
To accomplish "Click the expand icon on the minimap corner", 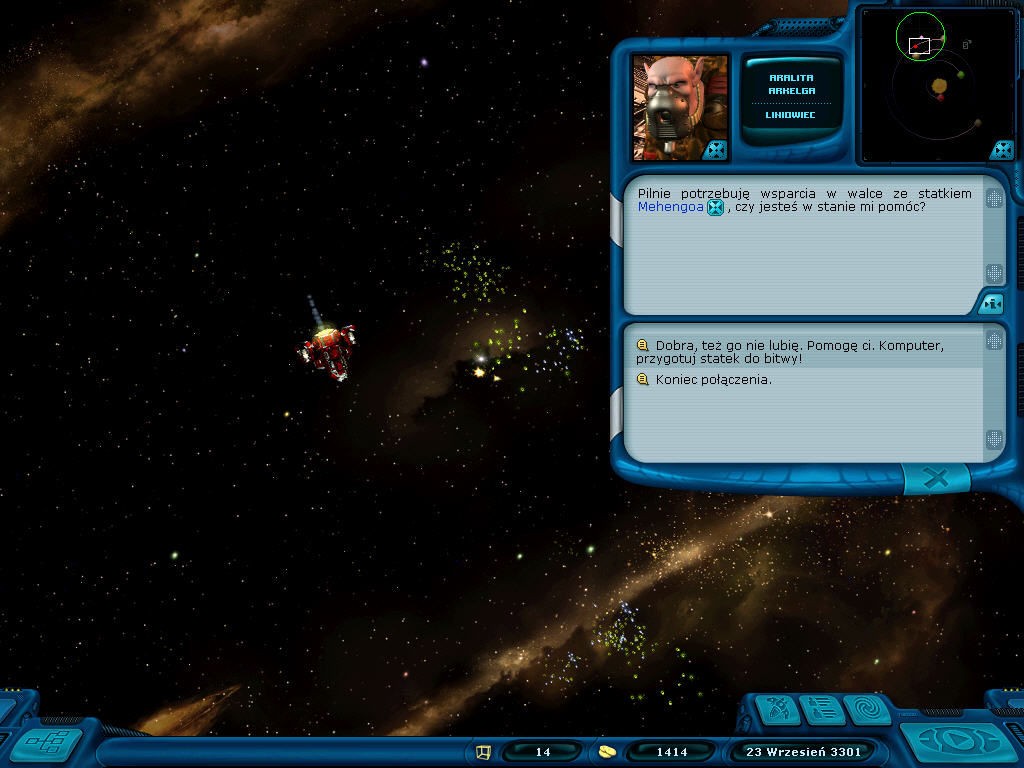I will (1001, 150).
